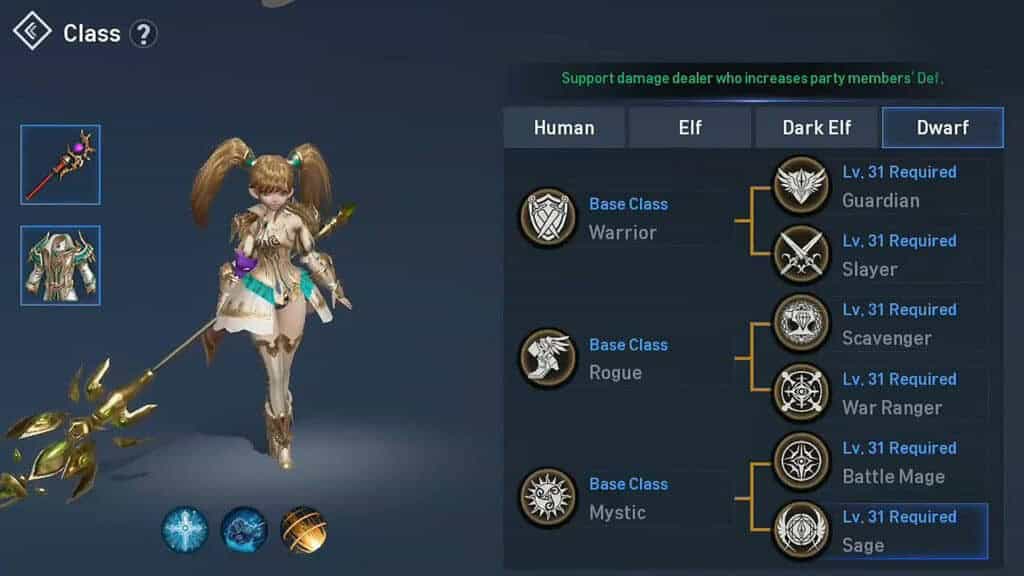1024x576 pixels.
Task: Select the staff weapon preview slot
Action: (60, 164)
